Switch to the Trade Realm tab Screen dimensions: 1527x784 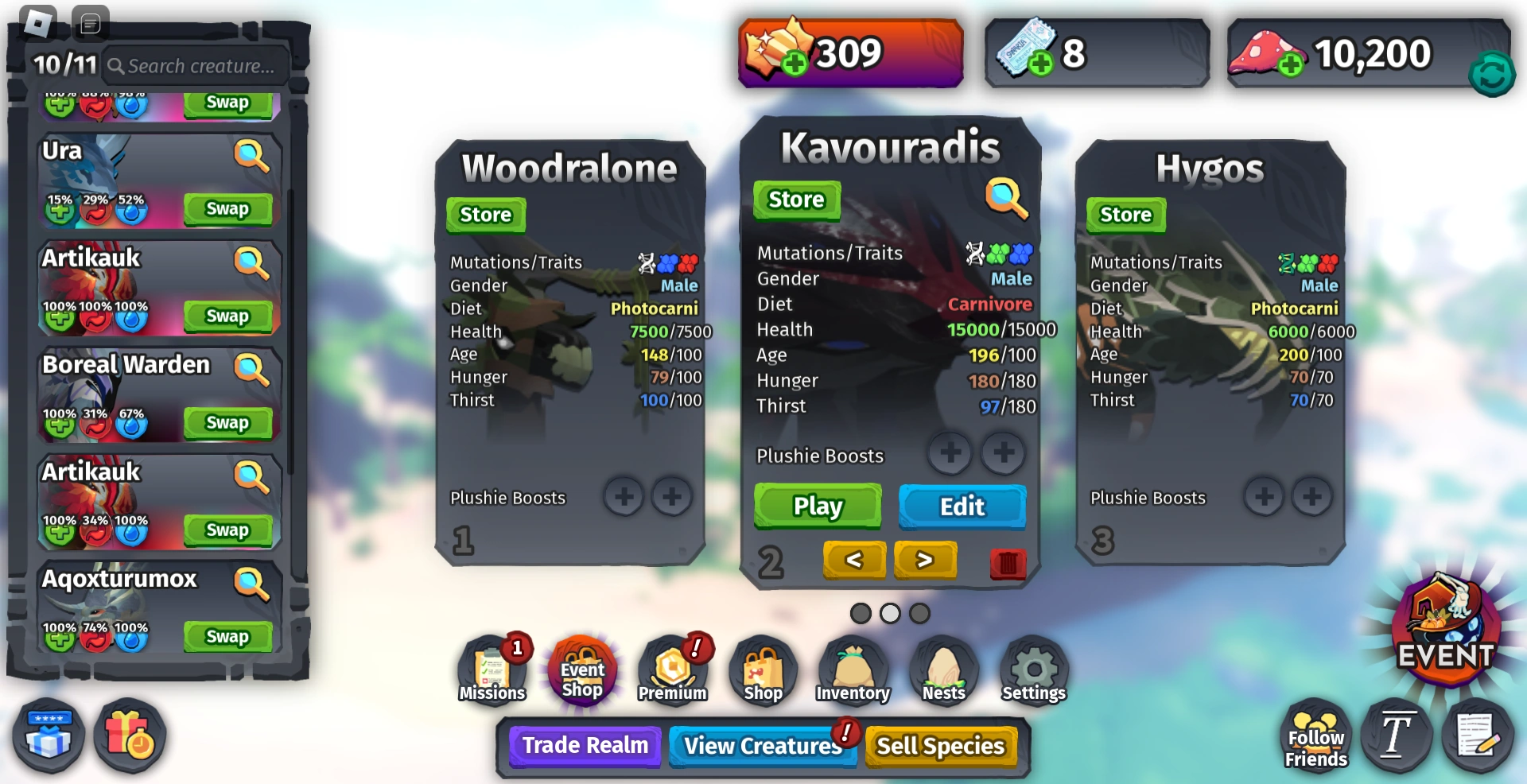pyautogui.click(x=585, y=746)
